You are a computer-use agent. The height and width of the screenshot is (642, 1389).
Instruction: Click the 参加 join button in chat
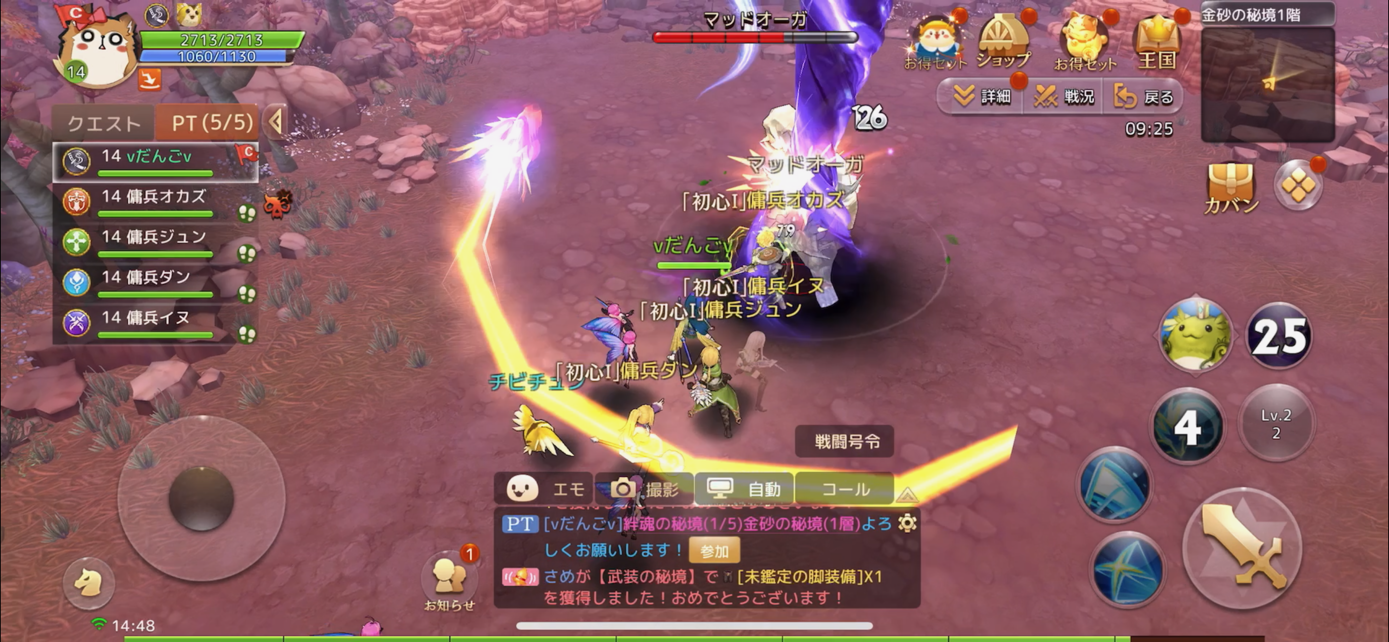[714, 550]
